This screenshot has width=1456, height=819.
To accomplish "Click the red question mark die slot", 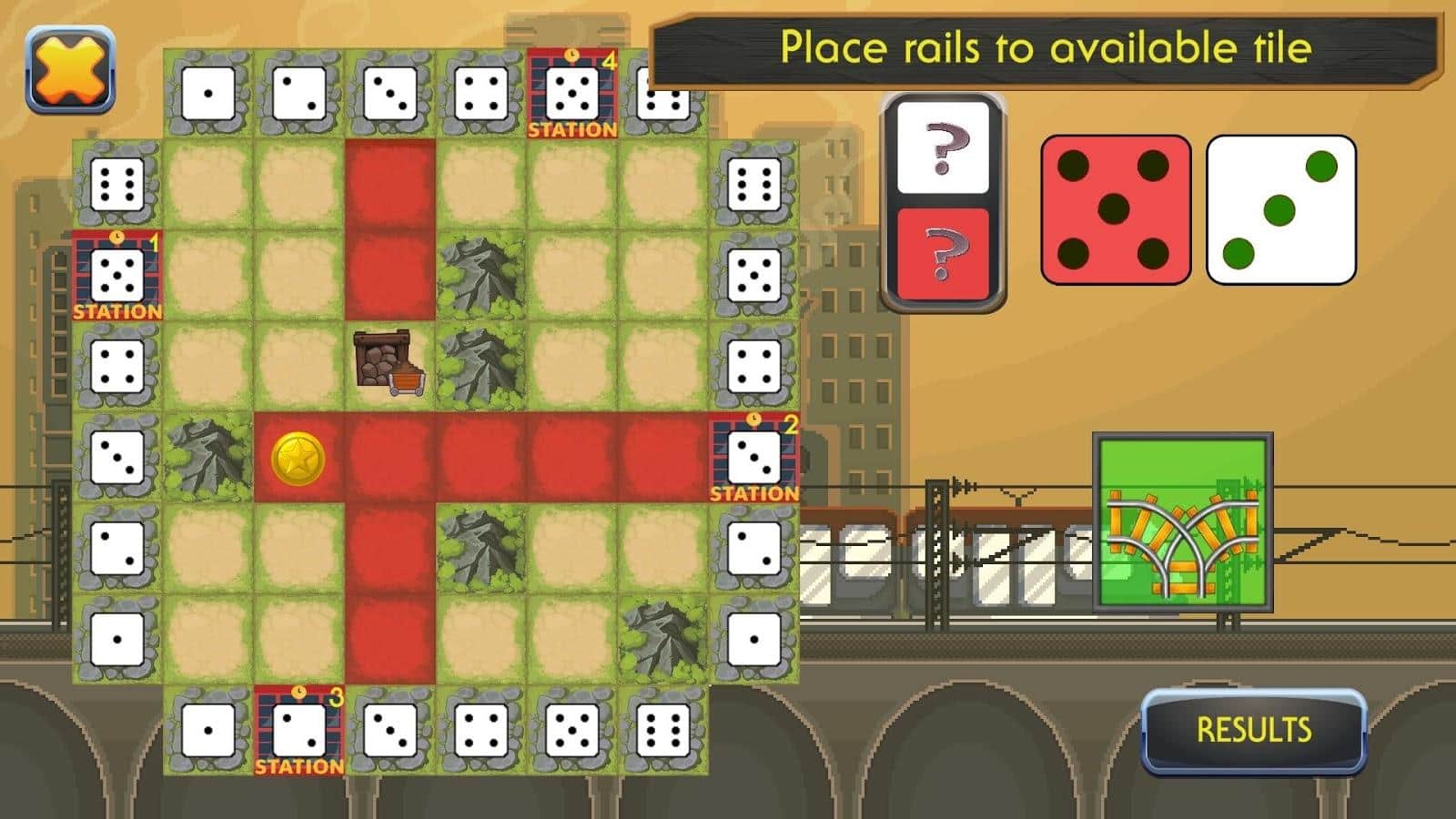I will [x=943, y=254].
